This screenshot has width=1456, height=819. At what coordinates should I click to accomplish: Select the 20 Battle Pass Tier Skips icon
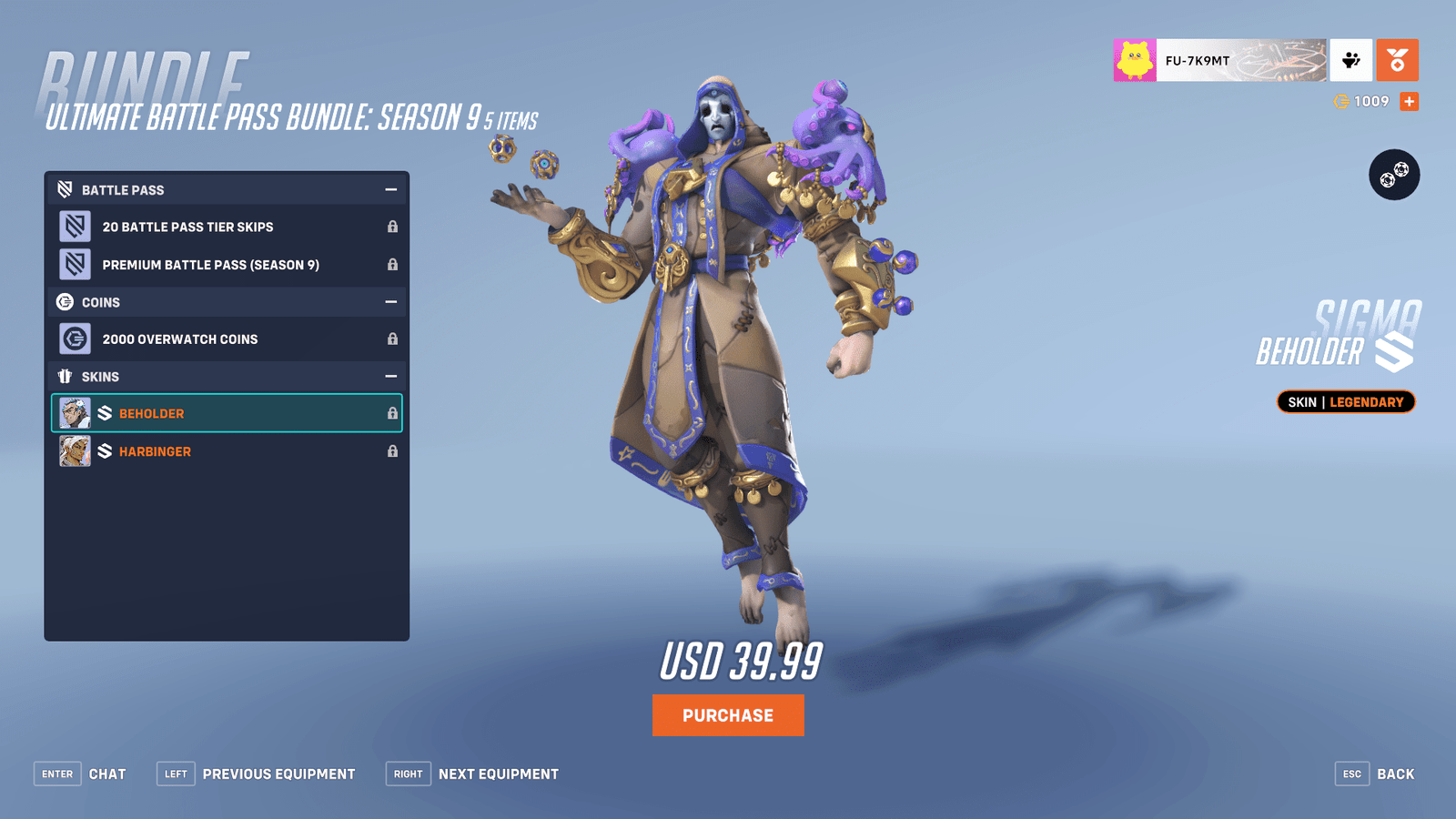coord(76,227)
